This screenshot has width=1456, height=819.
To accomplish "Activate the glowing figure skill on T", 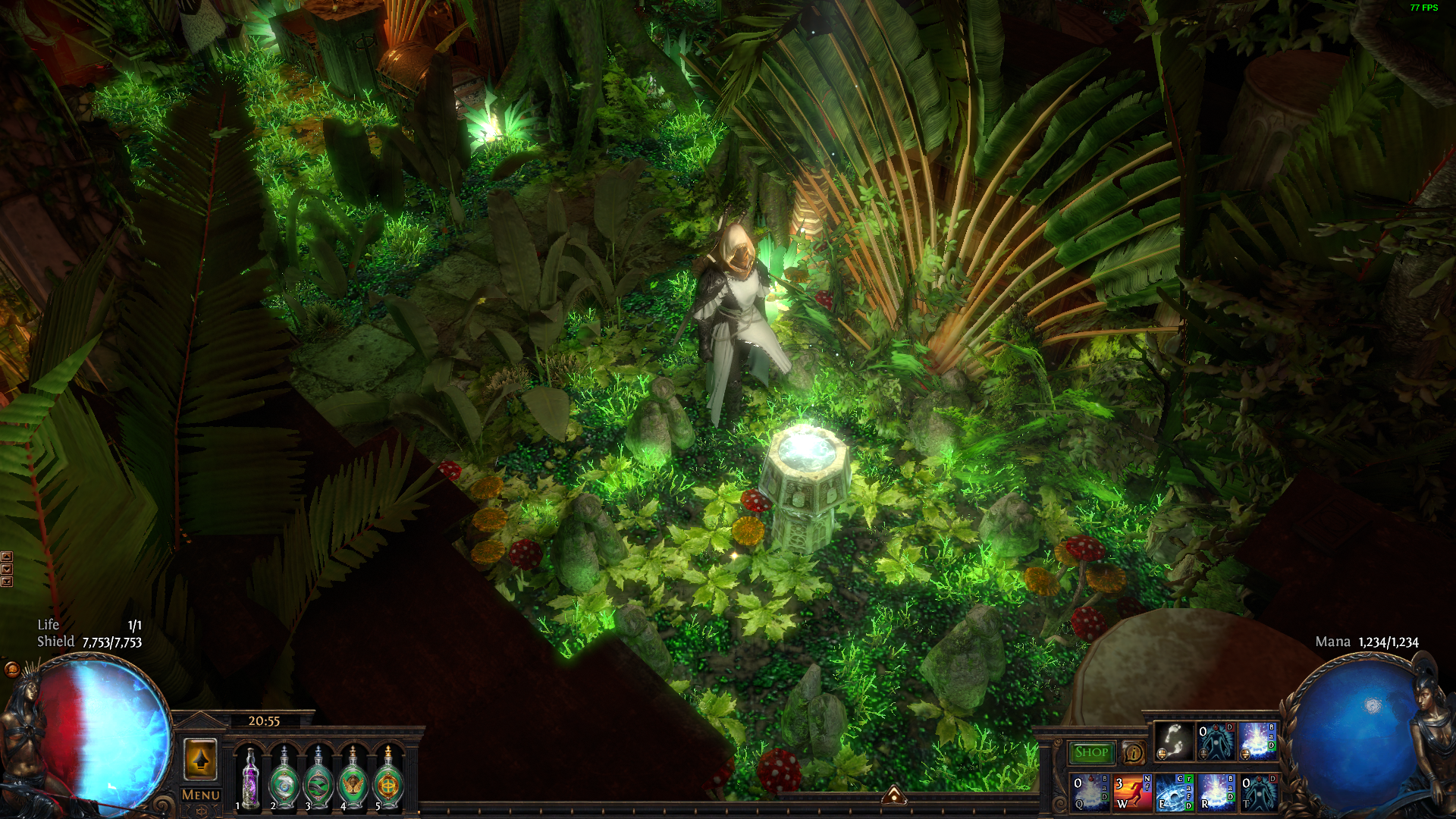I will (x=1258, y=792).
